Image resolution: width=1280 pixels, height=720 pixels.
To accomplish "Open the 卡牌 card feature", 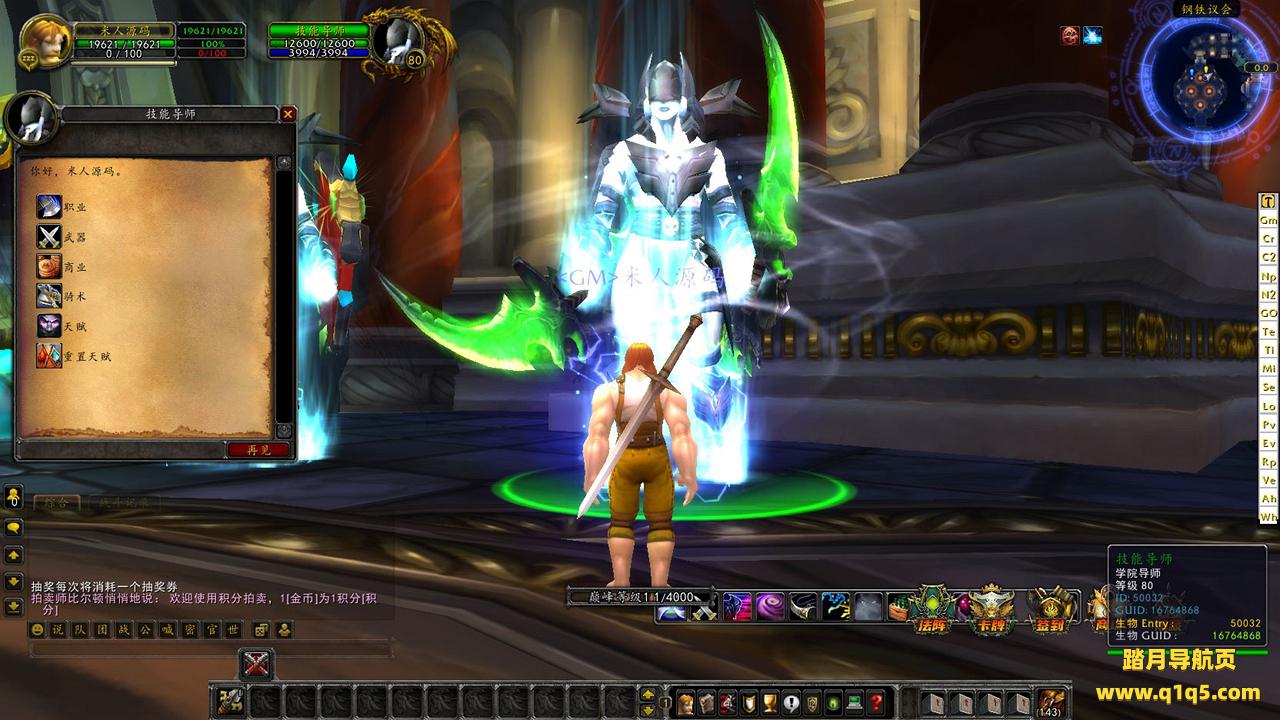I will (992, 611).
